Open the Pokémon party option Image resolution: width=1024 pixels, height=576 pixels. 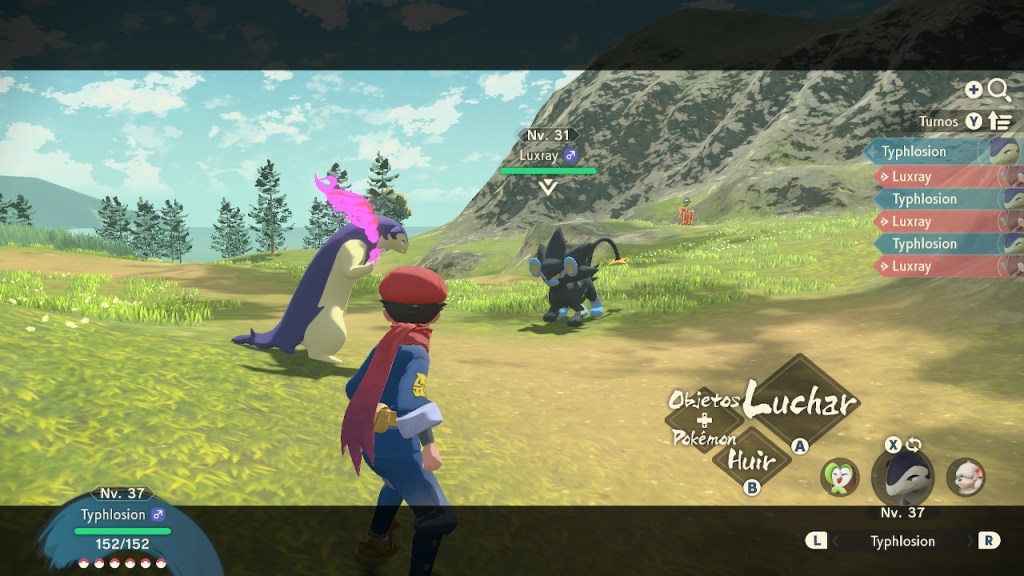click(x=704, y=438)
